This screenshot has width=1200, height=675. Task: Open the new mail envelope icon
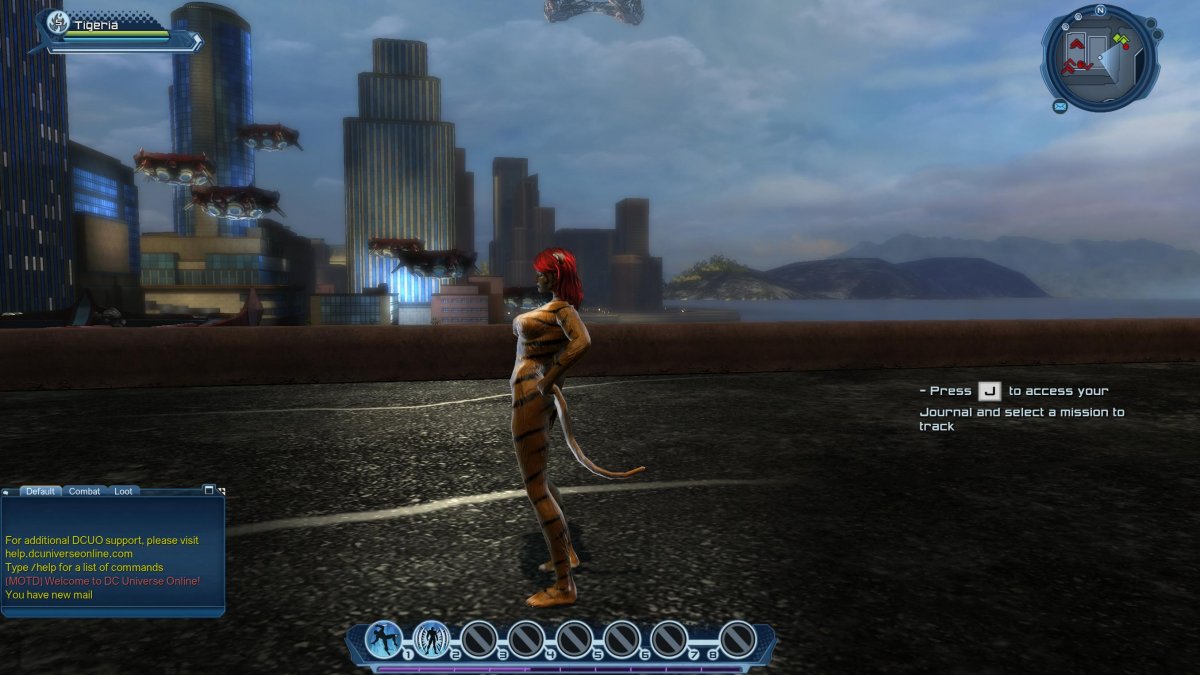point(1059,106)
